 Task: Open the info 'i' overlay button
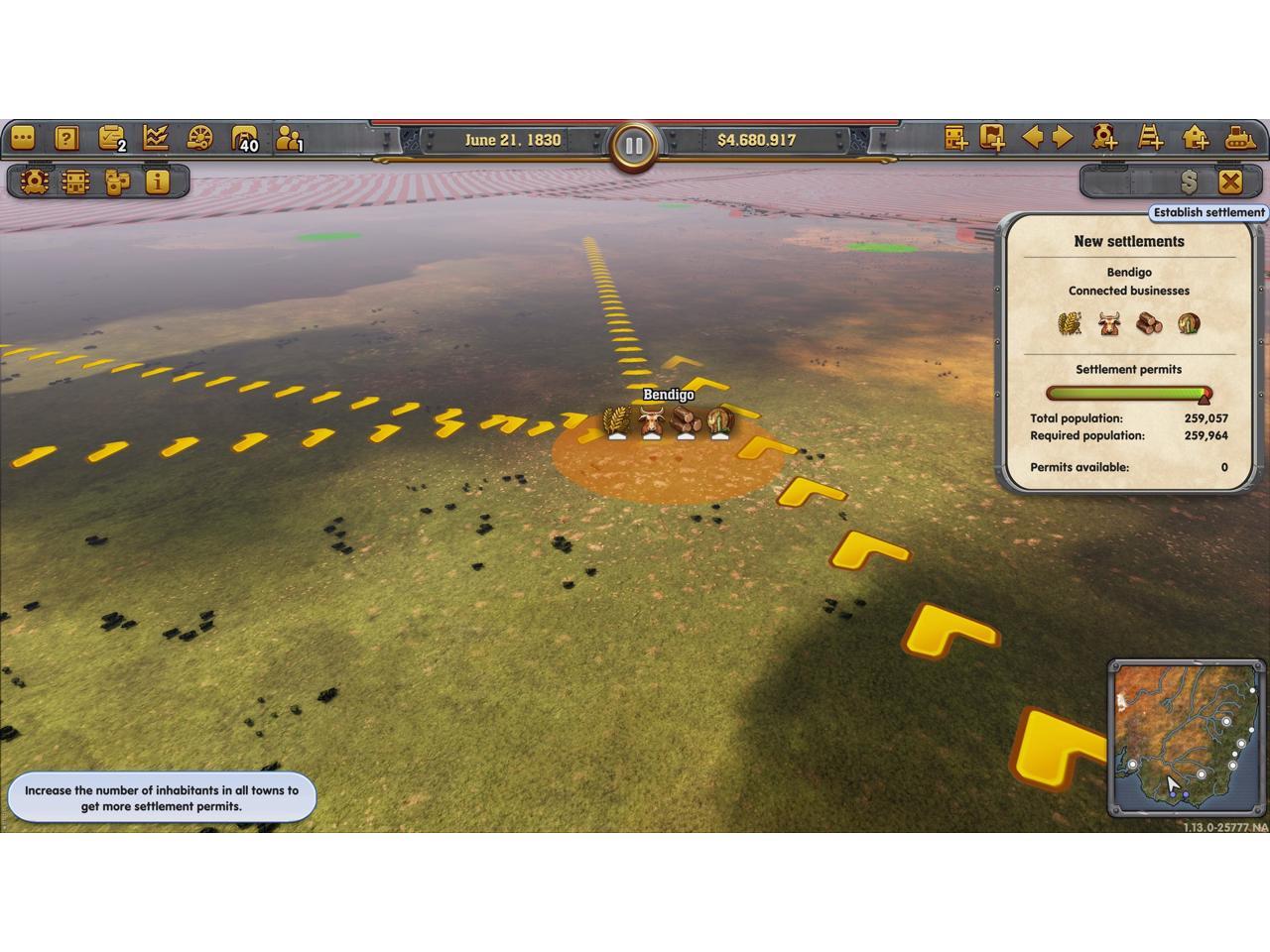157,181
